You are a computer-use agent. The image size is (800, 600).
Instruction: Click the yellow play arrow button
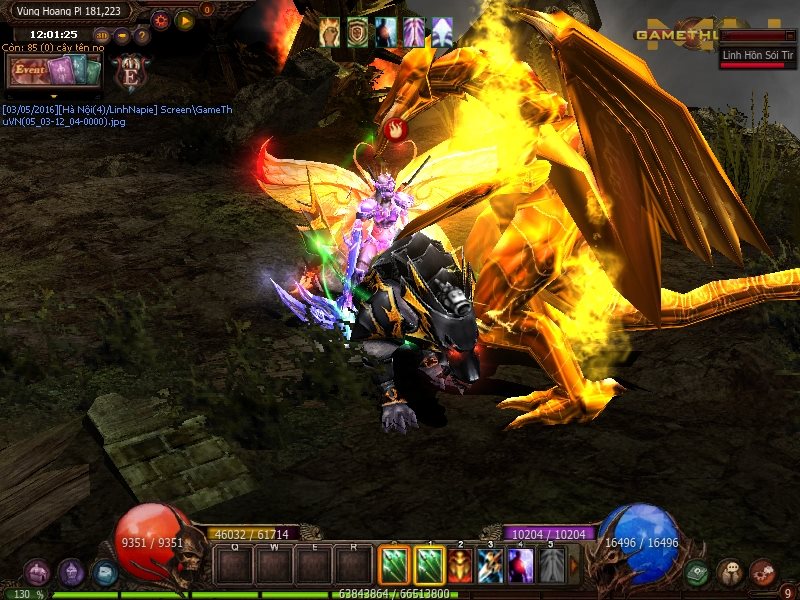185,20
